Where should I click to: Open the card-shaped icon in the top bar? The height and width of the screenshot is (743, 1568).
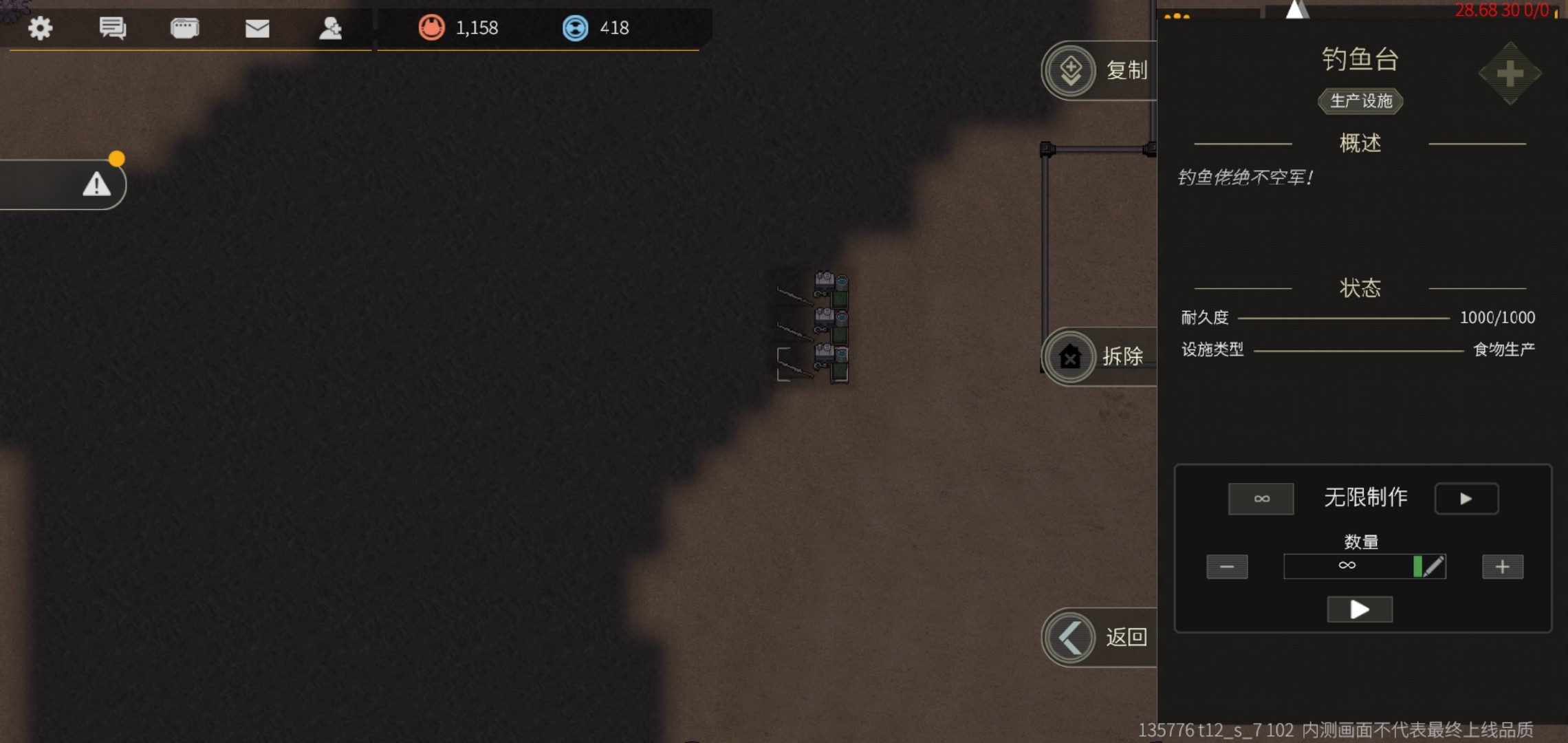[184, 28]
